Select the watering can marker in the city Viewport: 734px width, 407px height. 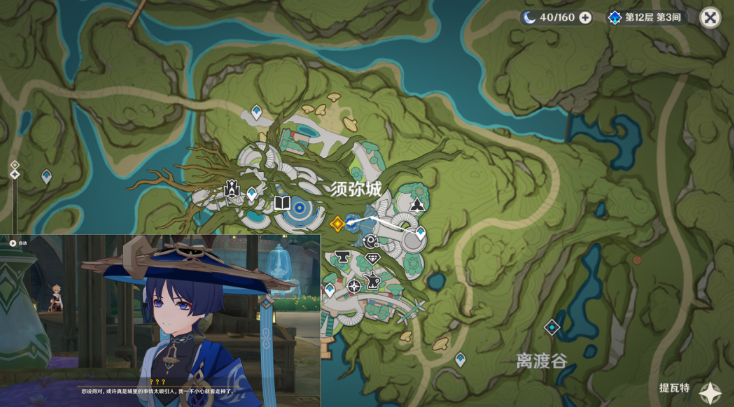point(373,281)
